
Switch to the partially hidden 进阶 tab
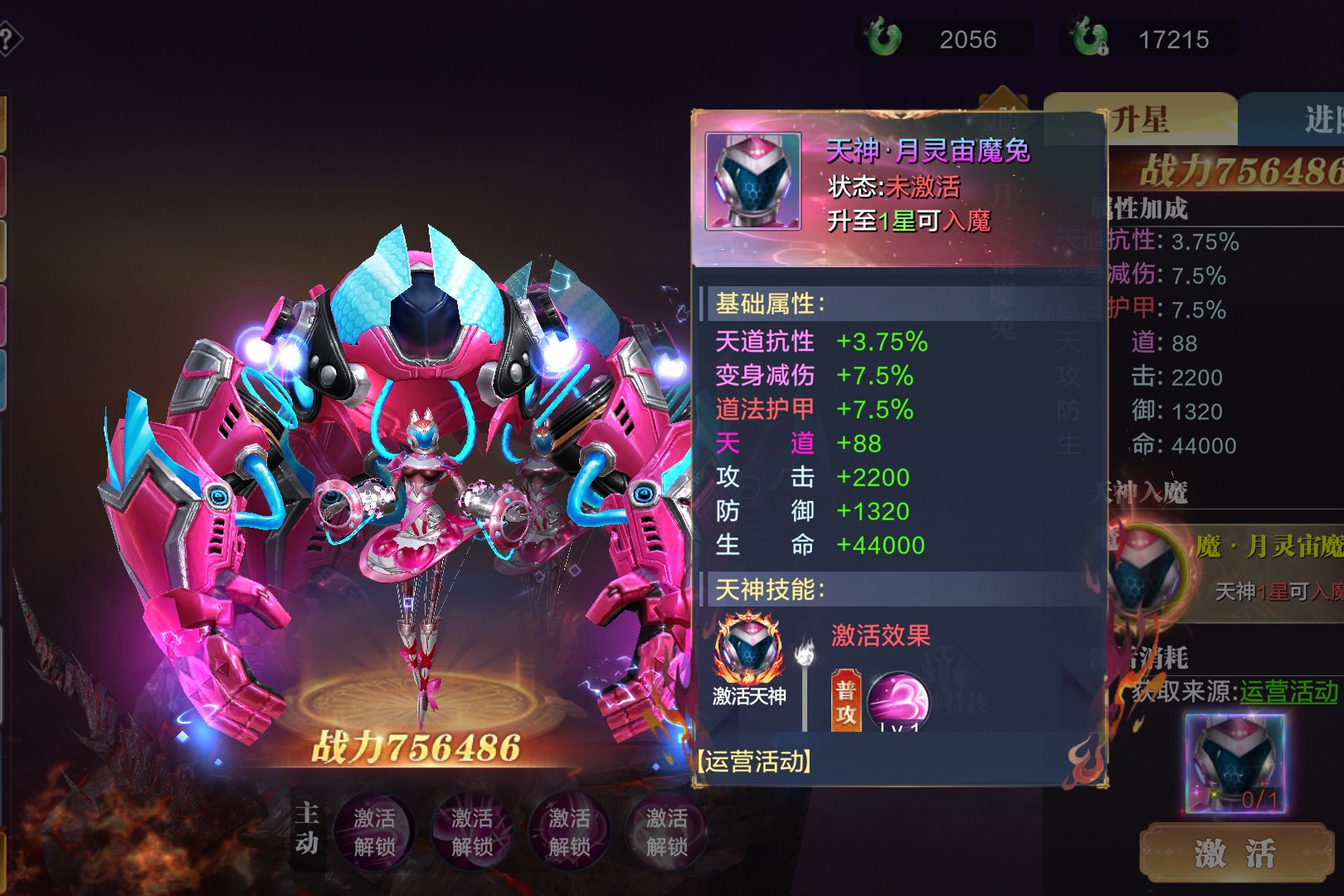tap(1319, 120)
